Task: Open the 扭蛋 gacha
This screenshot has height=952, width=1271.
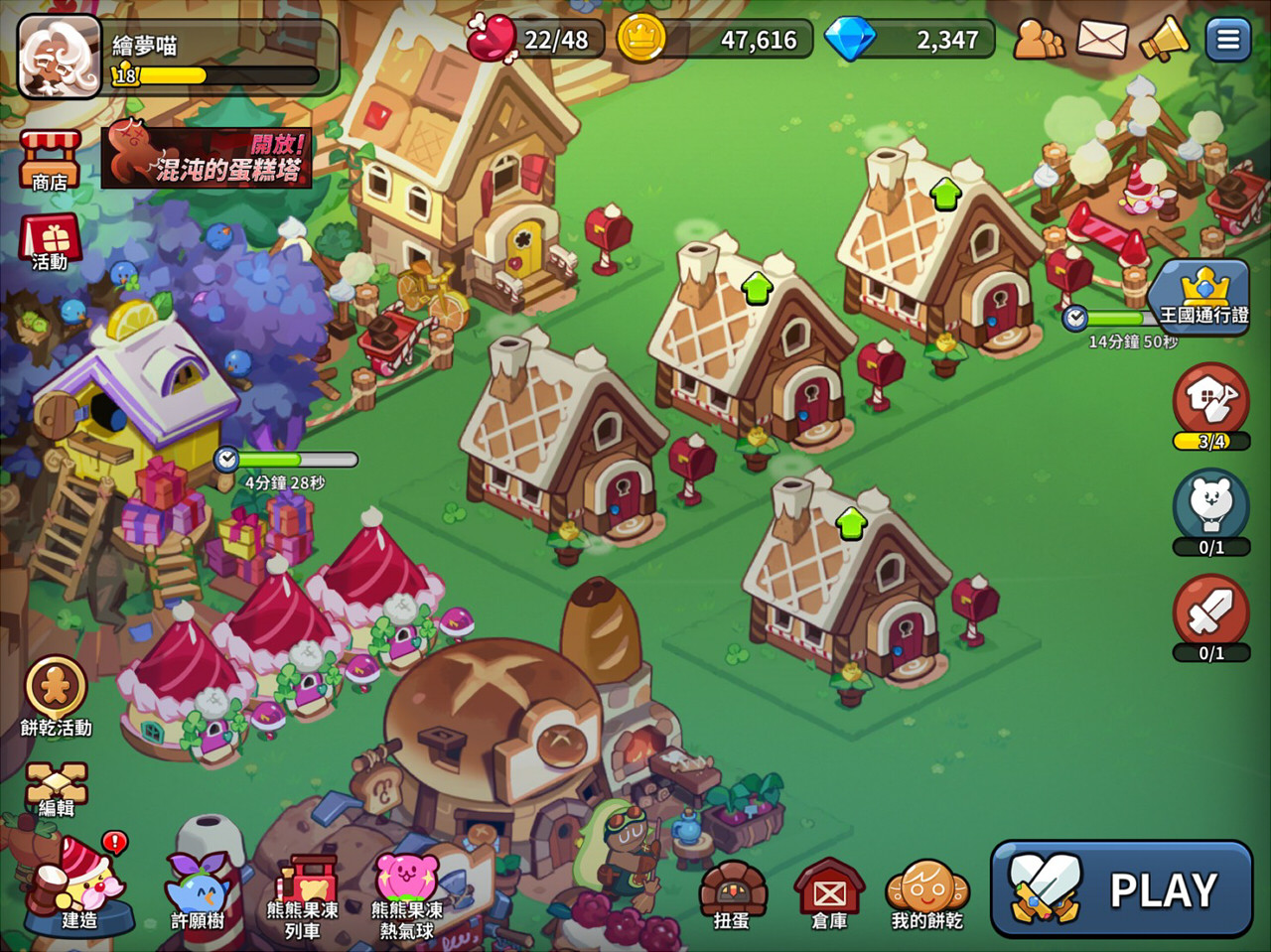Action: coord(732,893)
